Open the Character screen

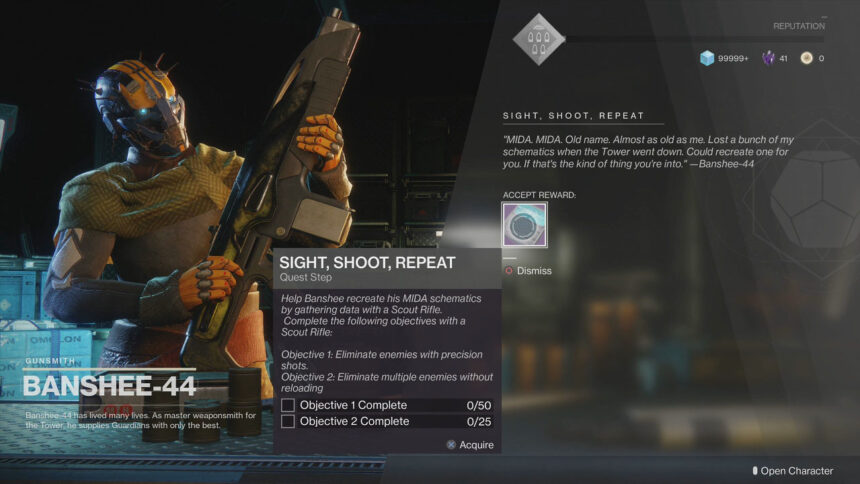point(793,471)
